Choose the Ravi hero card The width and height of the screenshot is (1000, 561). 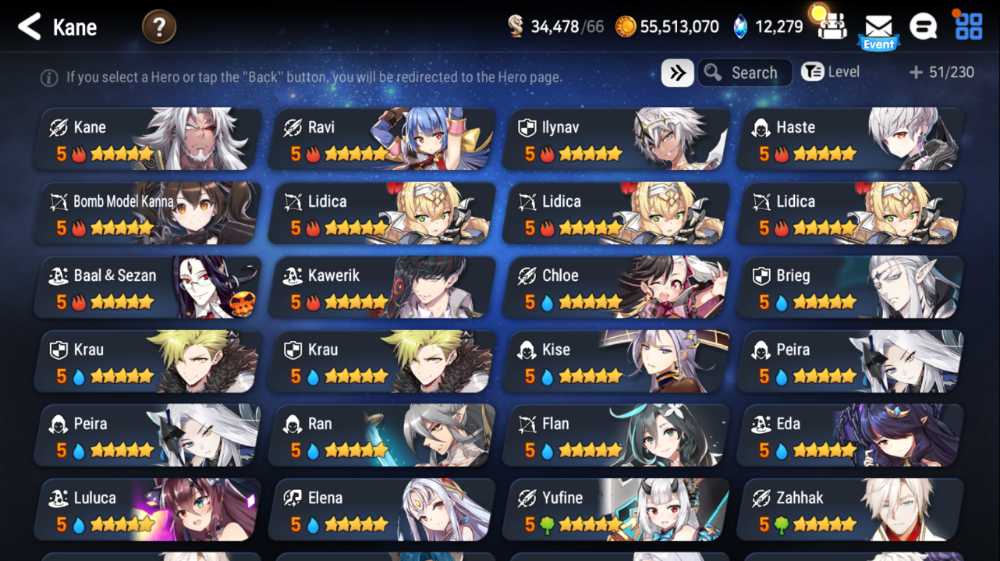click(383, 140)
